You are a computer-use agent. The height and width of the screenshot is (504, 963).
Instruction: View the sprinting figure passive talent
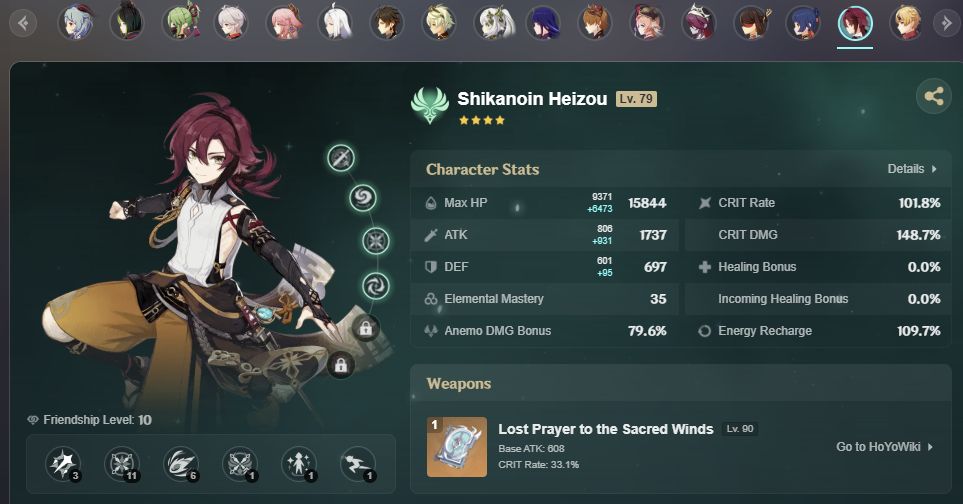[357, 462]
